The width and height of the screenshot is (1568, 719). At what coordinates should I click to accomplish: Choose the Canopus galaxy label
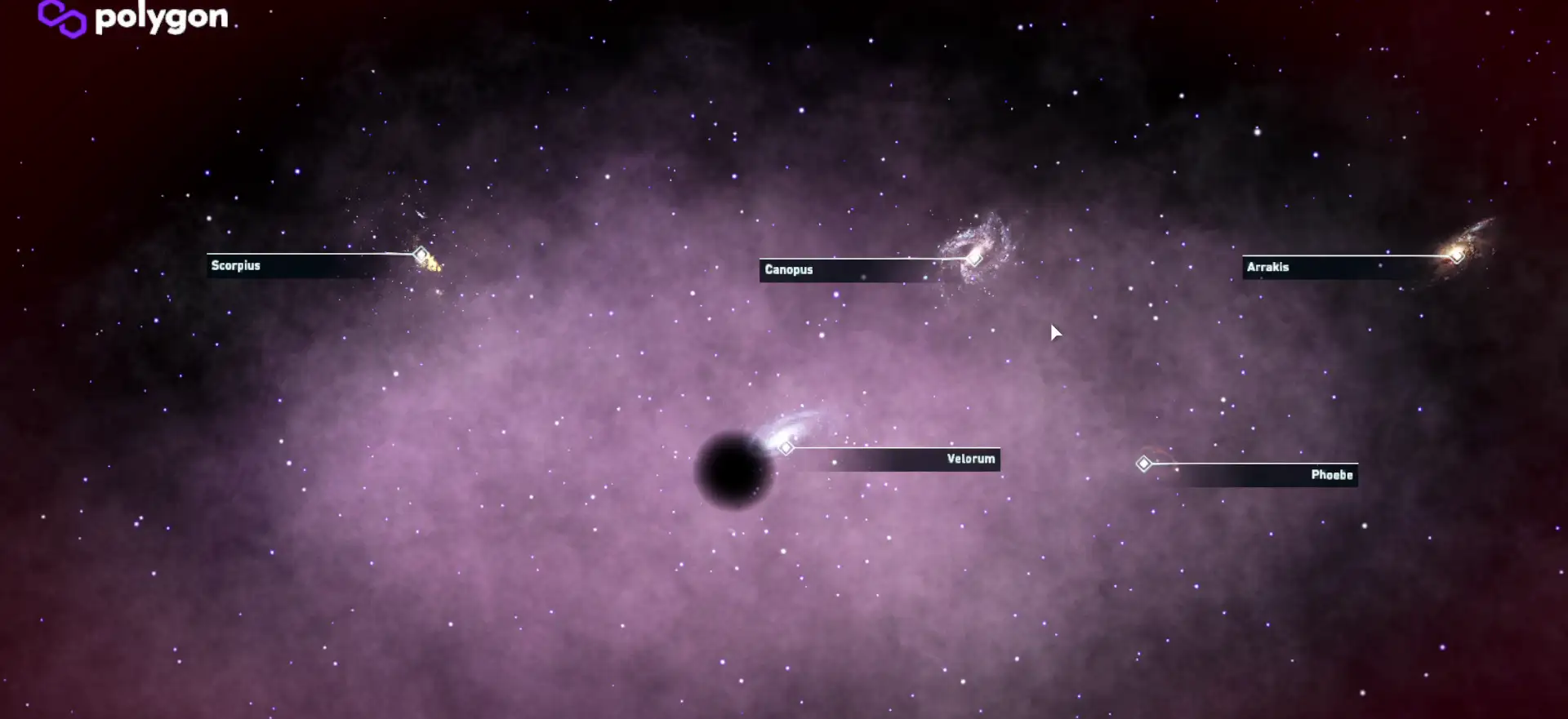click(x=789, y=270)
